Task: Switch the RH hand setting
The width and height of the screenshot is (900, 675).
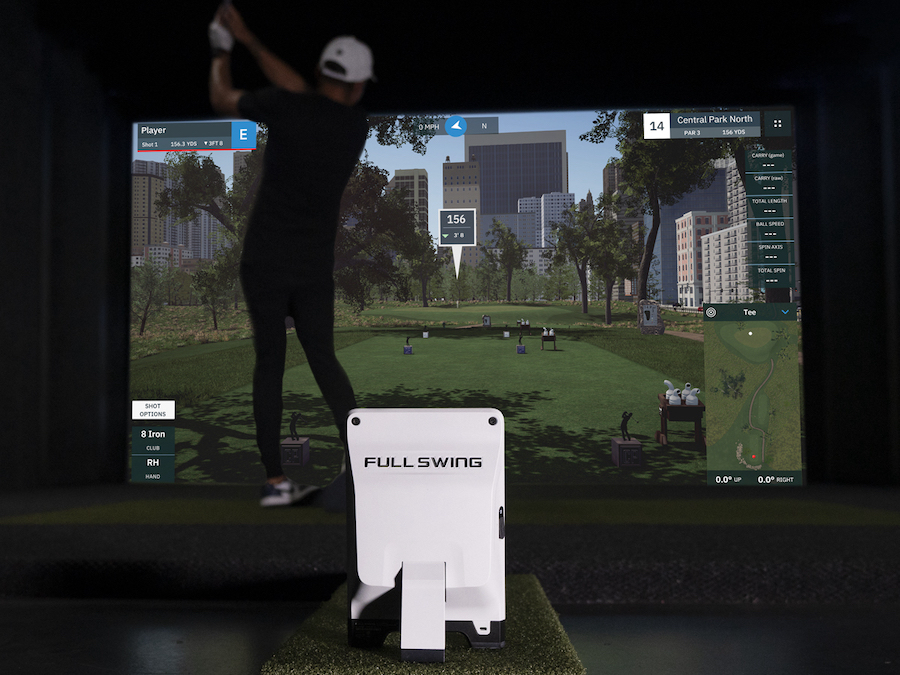Action: (153, 467)
